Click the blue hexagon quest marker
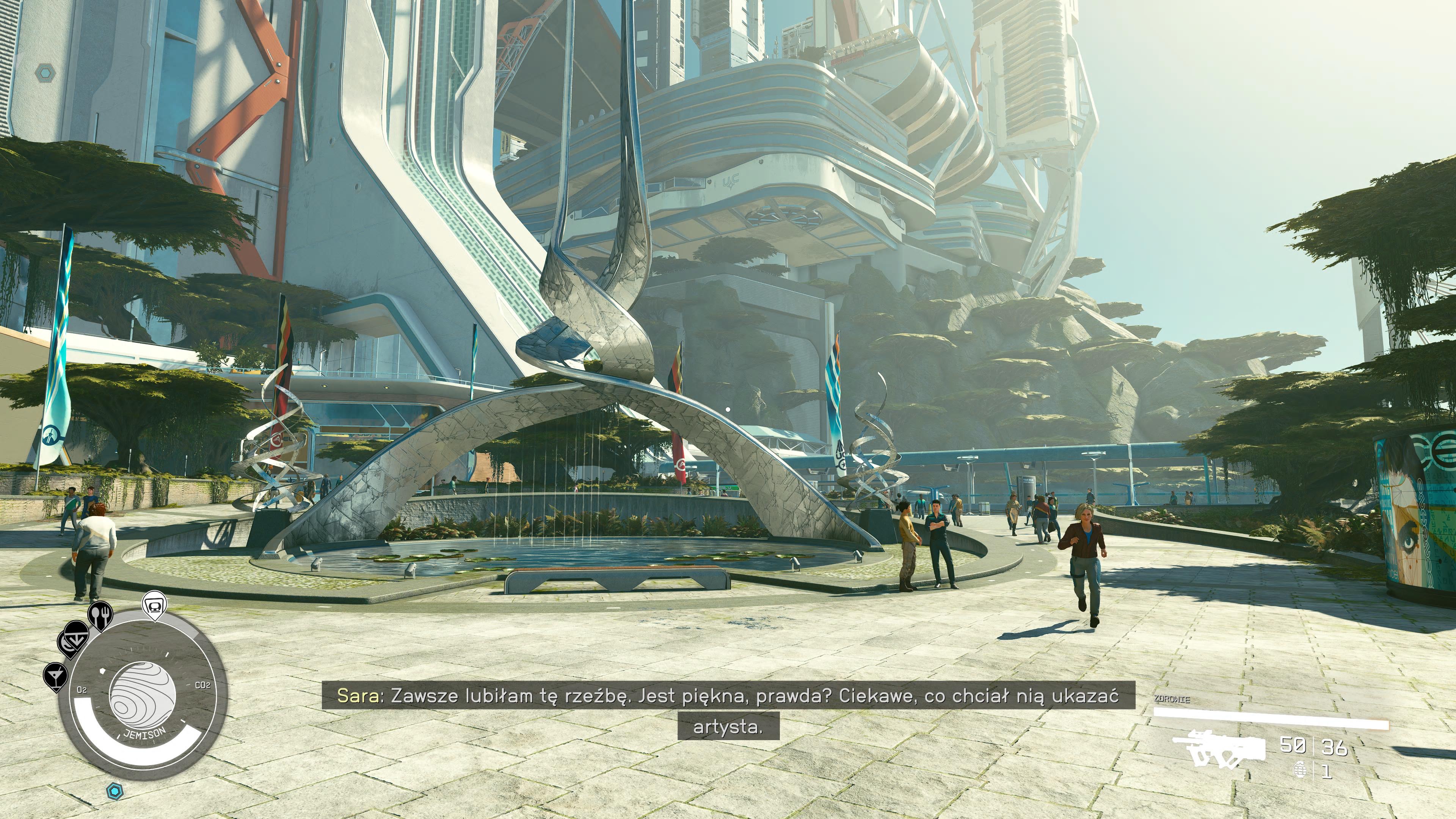1456x819 pixels. [x=115, y=790]
